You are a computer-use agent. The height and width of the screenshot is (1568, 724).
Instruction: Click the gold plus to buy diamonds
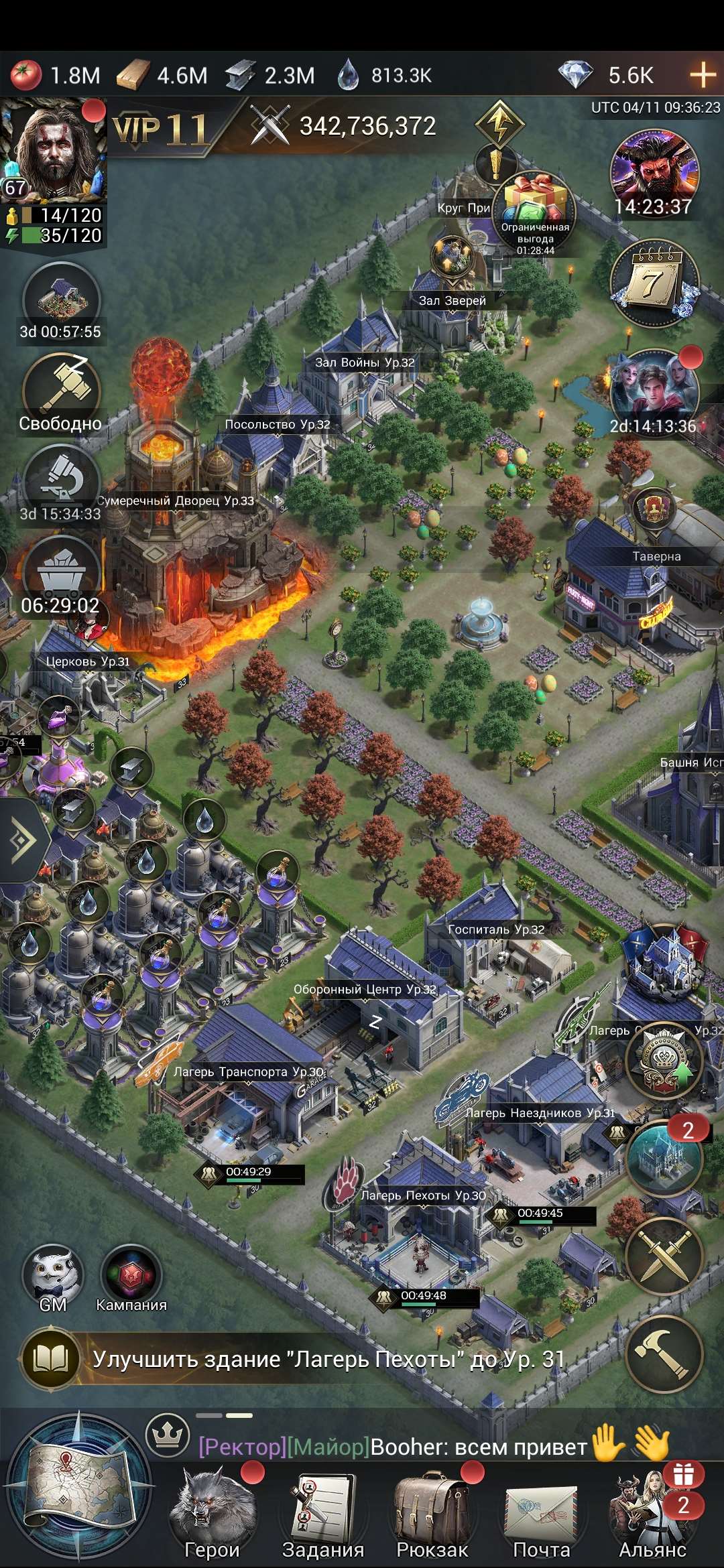[703, 74]
